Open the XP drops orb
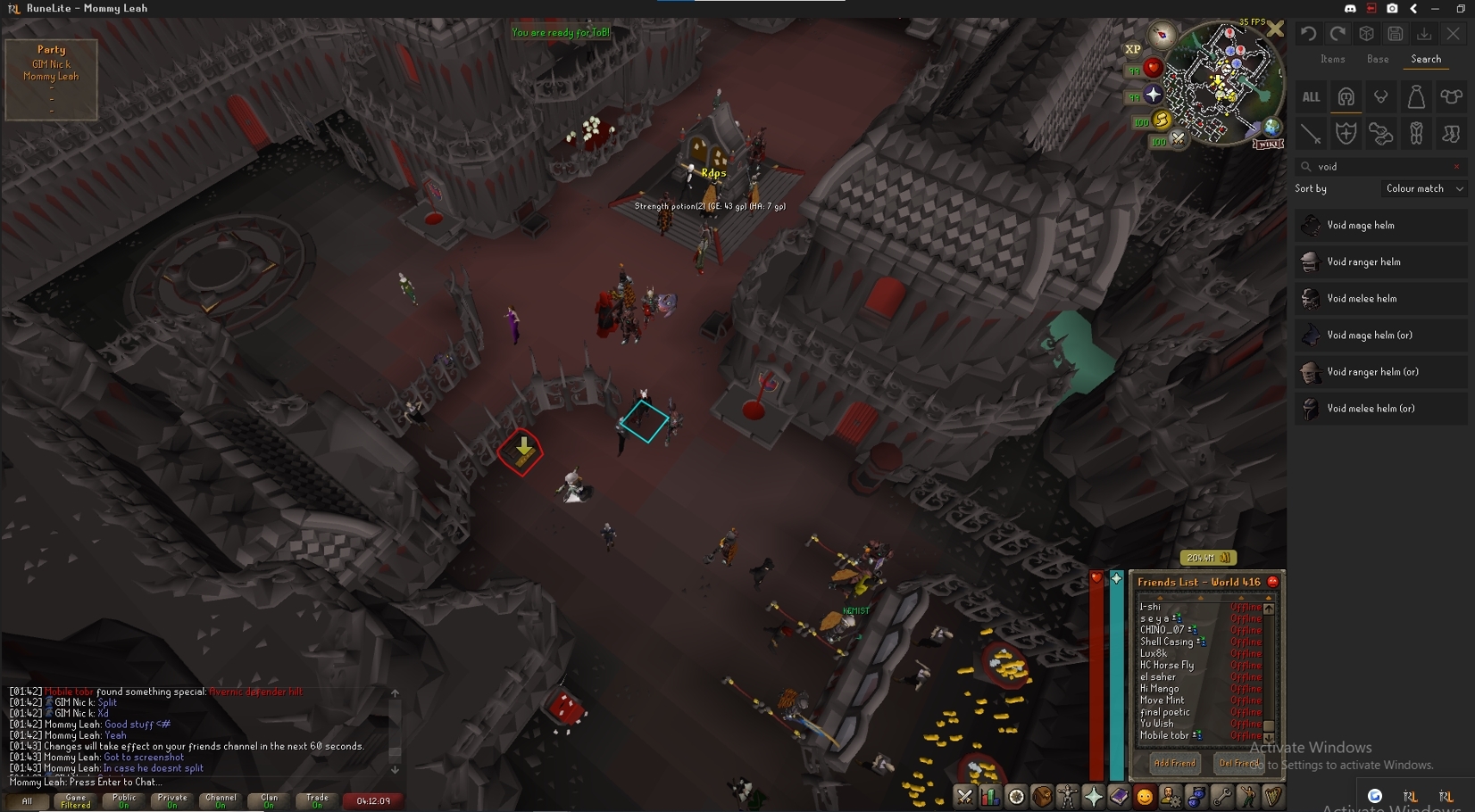The height and width of the screenshot is (812, 1475). click(x=1133, y=50)
